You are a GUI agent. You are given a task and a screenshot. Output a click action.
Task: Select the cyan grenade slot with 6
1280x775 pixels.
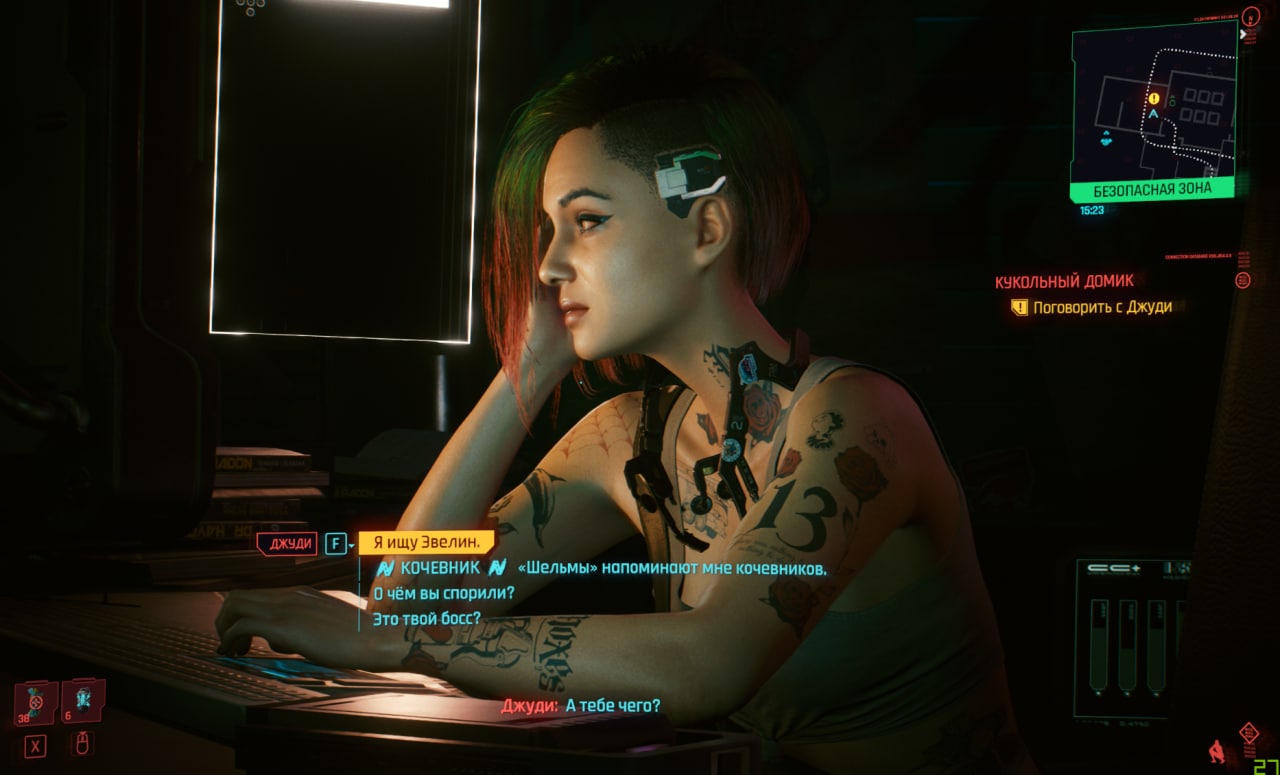83,702
